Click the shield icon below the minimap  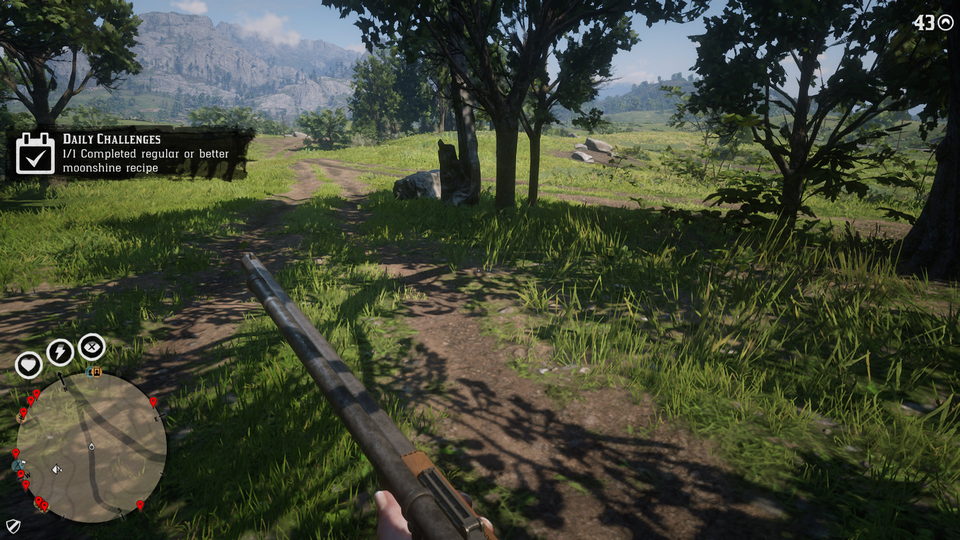13,525
